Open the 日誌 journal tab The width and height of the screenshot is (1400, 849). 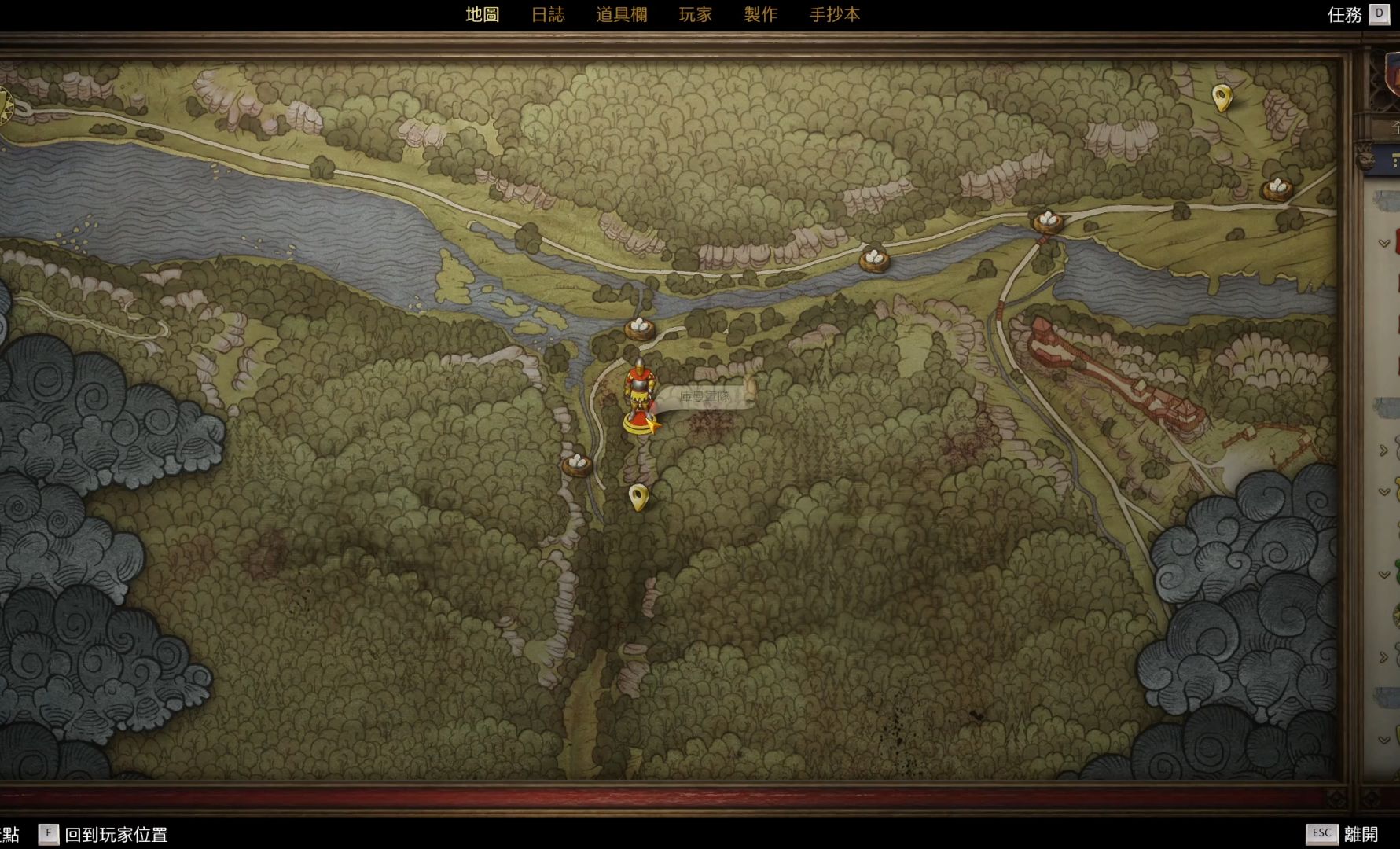pos(548,14)
